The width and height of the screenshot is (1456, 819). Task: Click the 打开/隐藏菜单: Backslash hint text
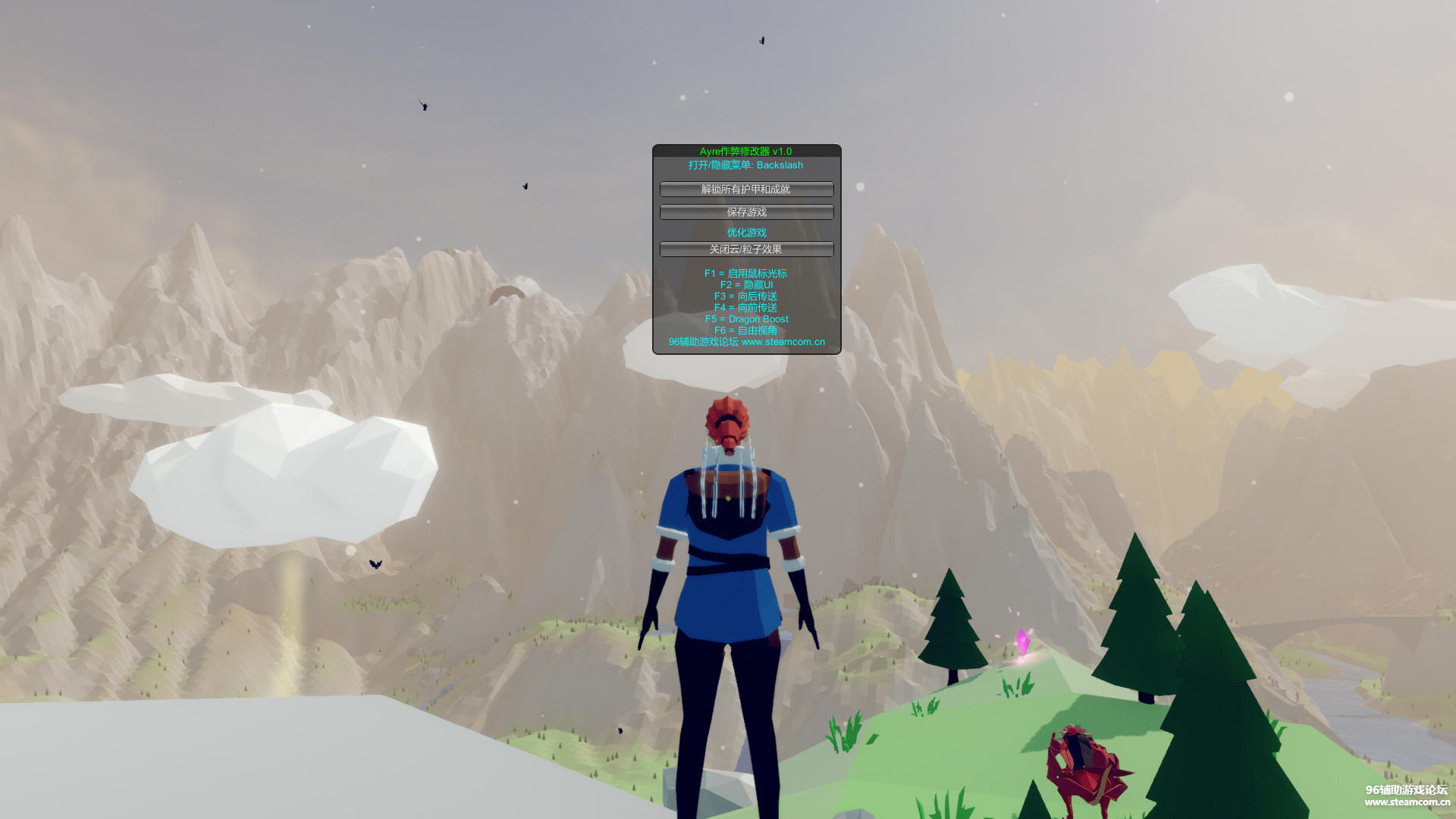(x=745, y=165)
